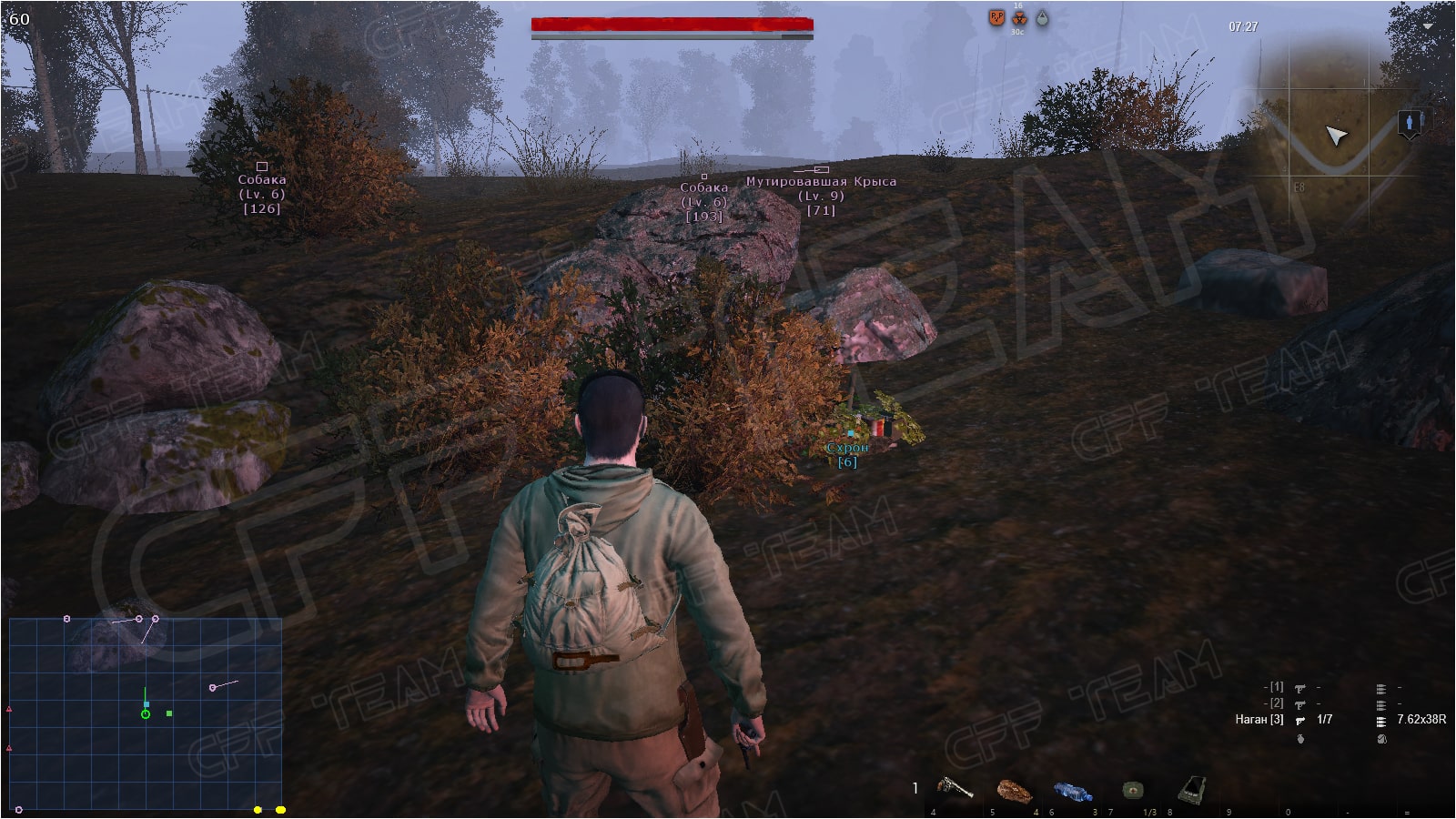Select the Схрон stash label
The height and width of the screenshot is (819, 1456).
click(847, 448)
